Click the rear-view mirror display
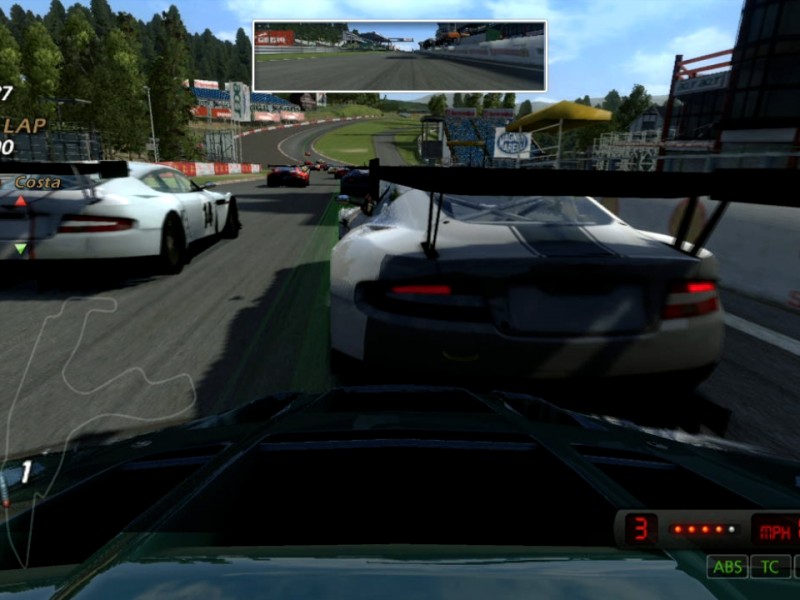 click(x=399, y=56)
